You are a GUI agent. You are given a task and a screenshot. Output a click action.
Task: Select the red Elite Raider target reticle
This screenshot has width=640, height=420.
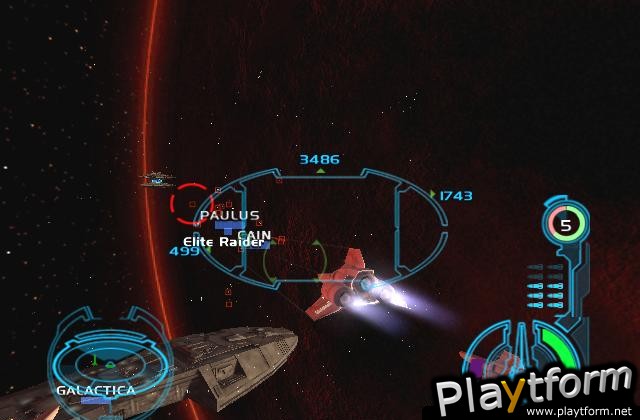190,204
